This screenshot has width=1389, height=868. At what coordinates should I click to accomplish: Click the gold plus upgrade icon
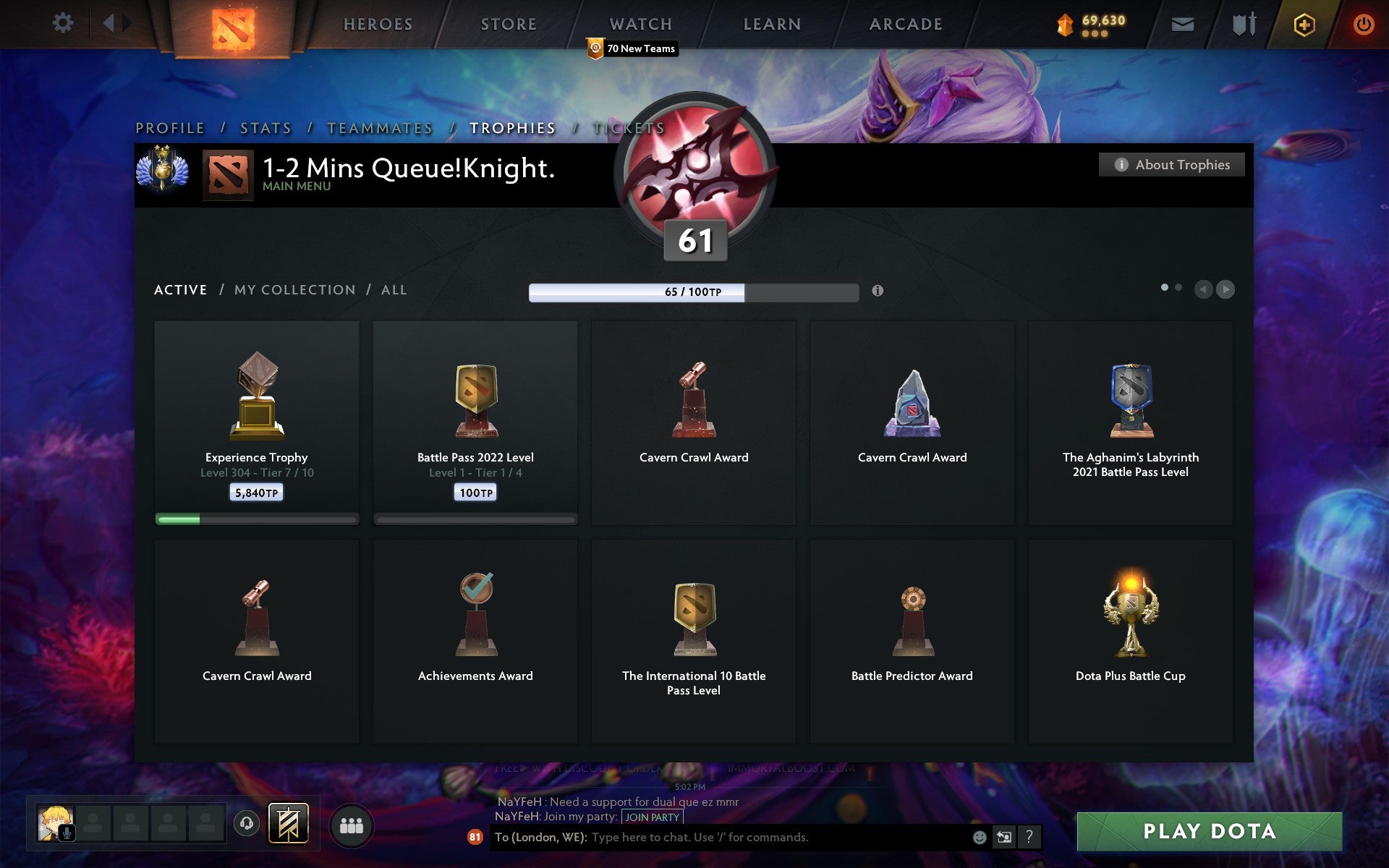[x=1302, y=22]
